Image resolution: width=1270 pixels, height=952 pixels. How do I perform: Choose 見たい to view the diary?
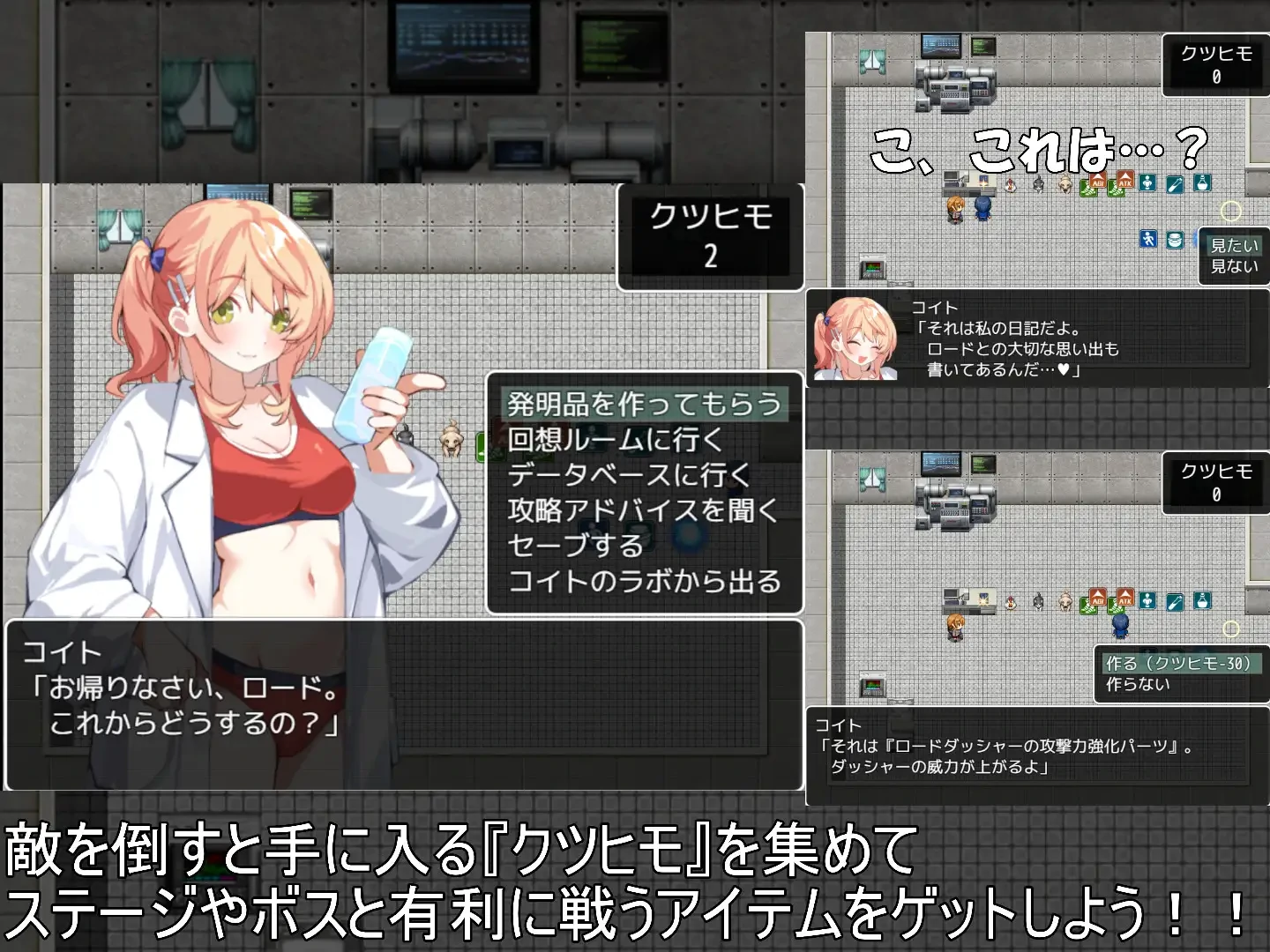1233,247
